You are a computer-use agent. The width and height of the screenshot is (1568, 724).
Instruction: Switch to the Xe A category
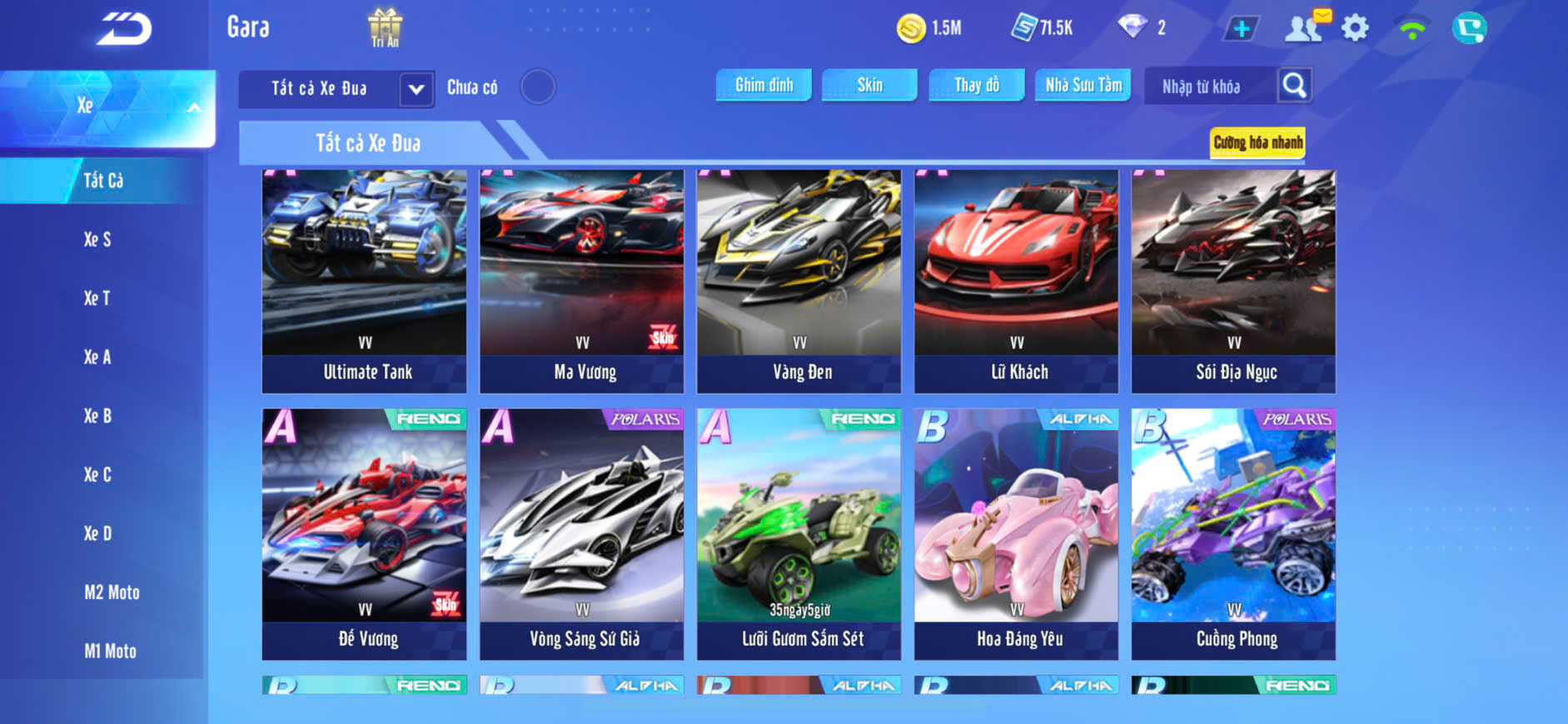tap(97, 357)
